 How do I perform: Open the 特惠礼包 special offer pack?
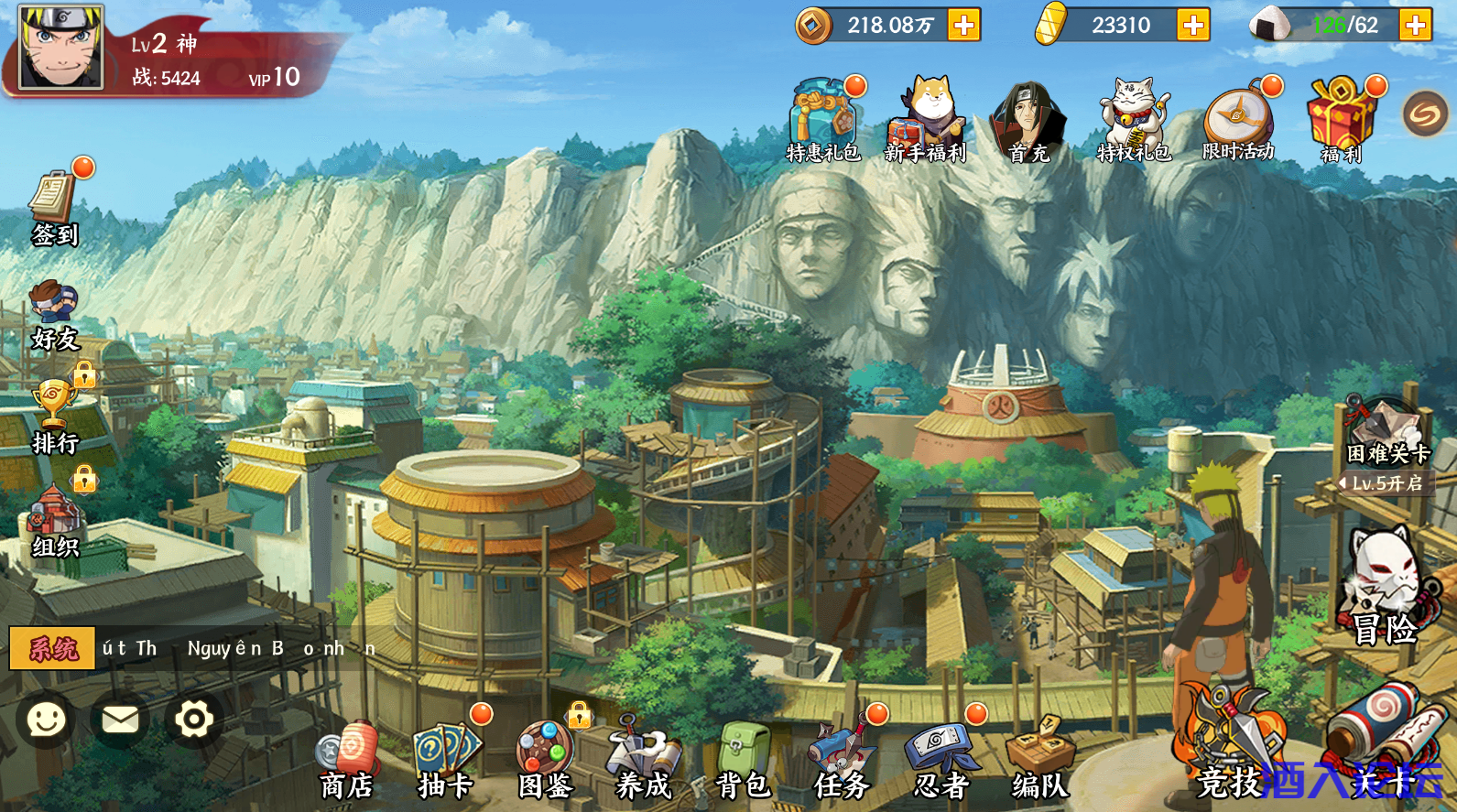(x=823, y=121)
